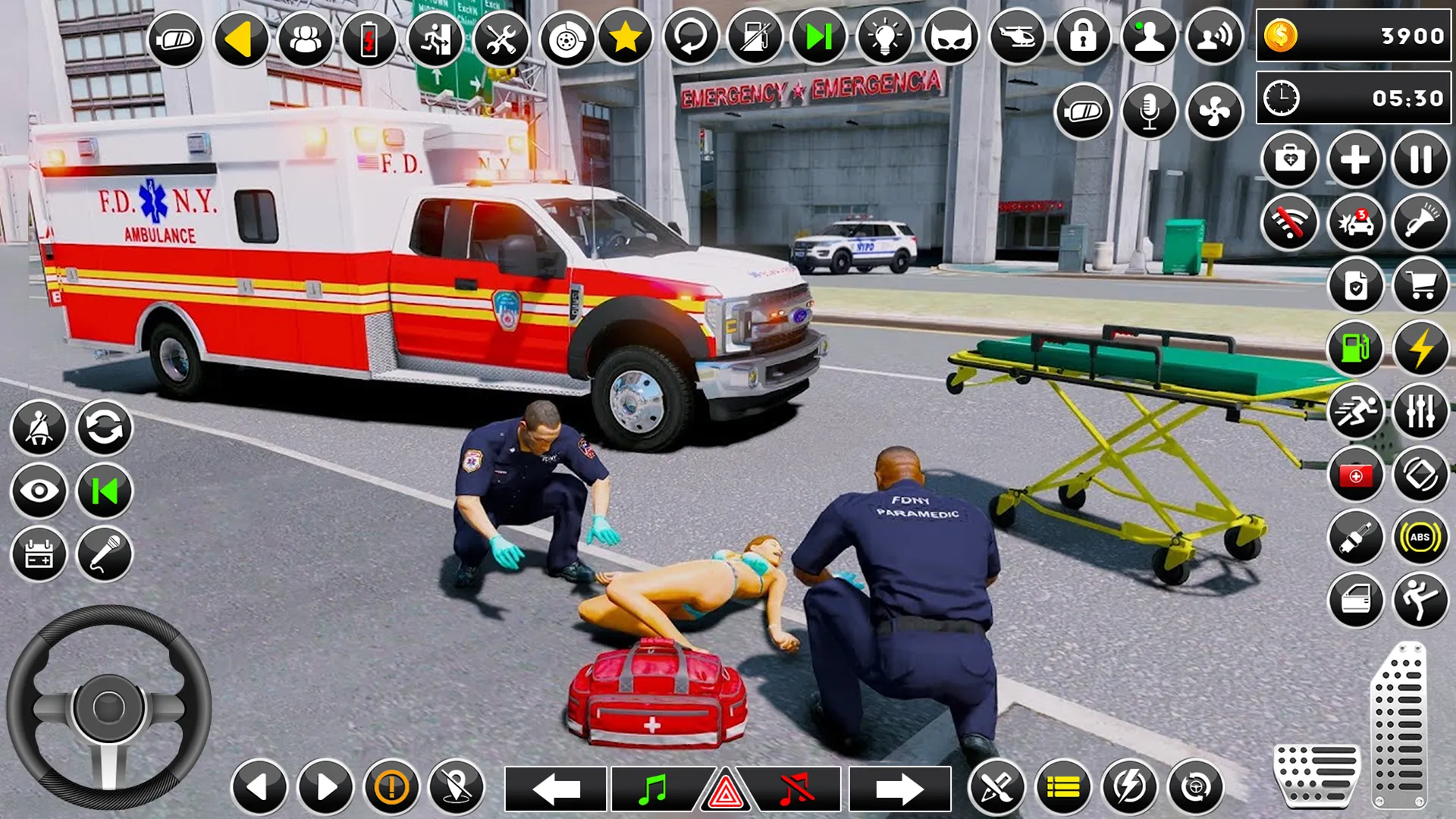Click the yellow lightning bolt boost icon
This screenshot has width=1456, height=819.
(1420, 348)
